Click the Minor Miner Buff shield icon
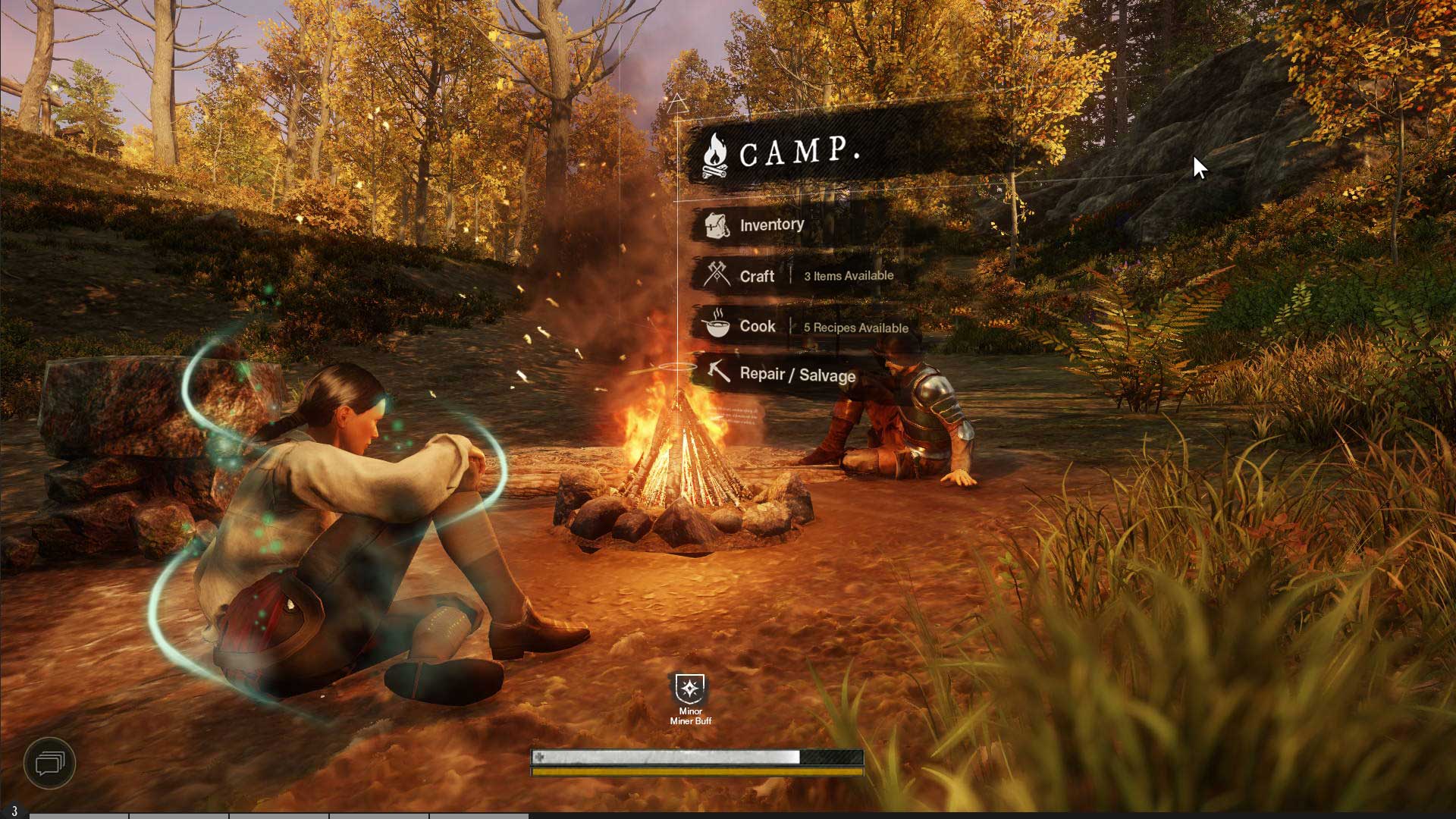1456x819 pixels. tap(690, 689)
